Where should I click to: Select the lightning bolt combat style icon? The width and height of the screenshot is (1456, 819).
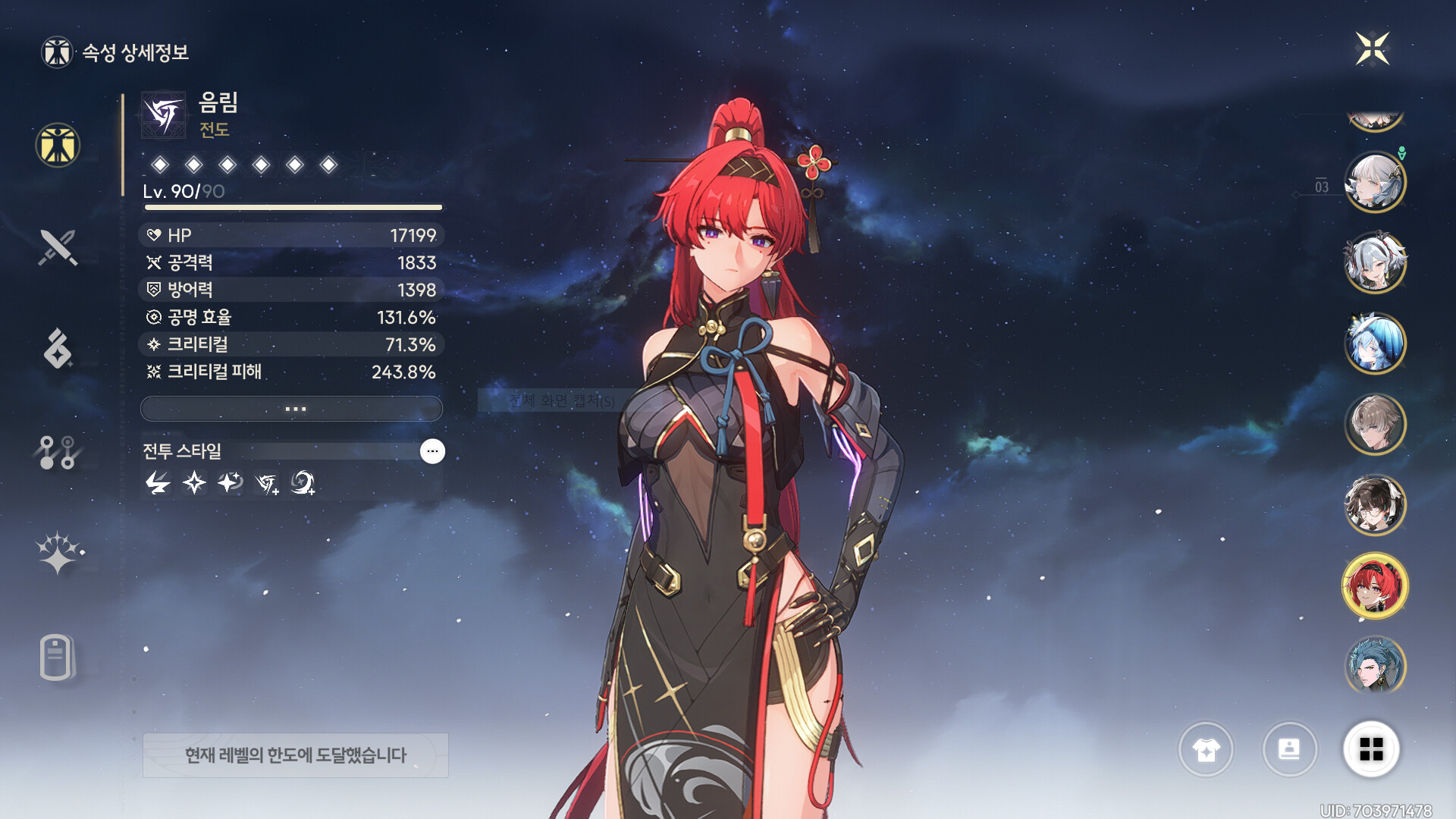tap(158, 482)
